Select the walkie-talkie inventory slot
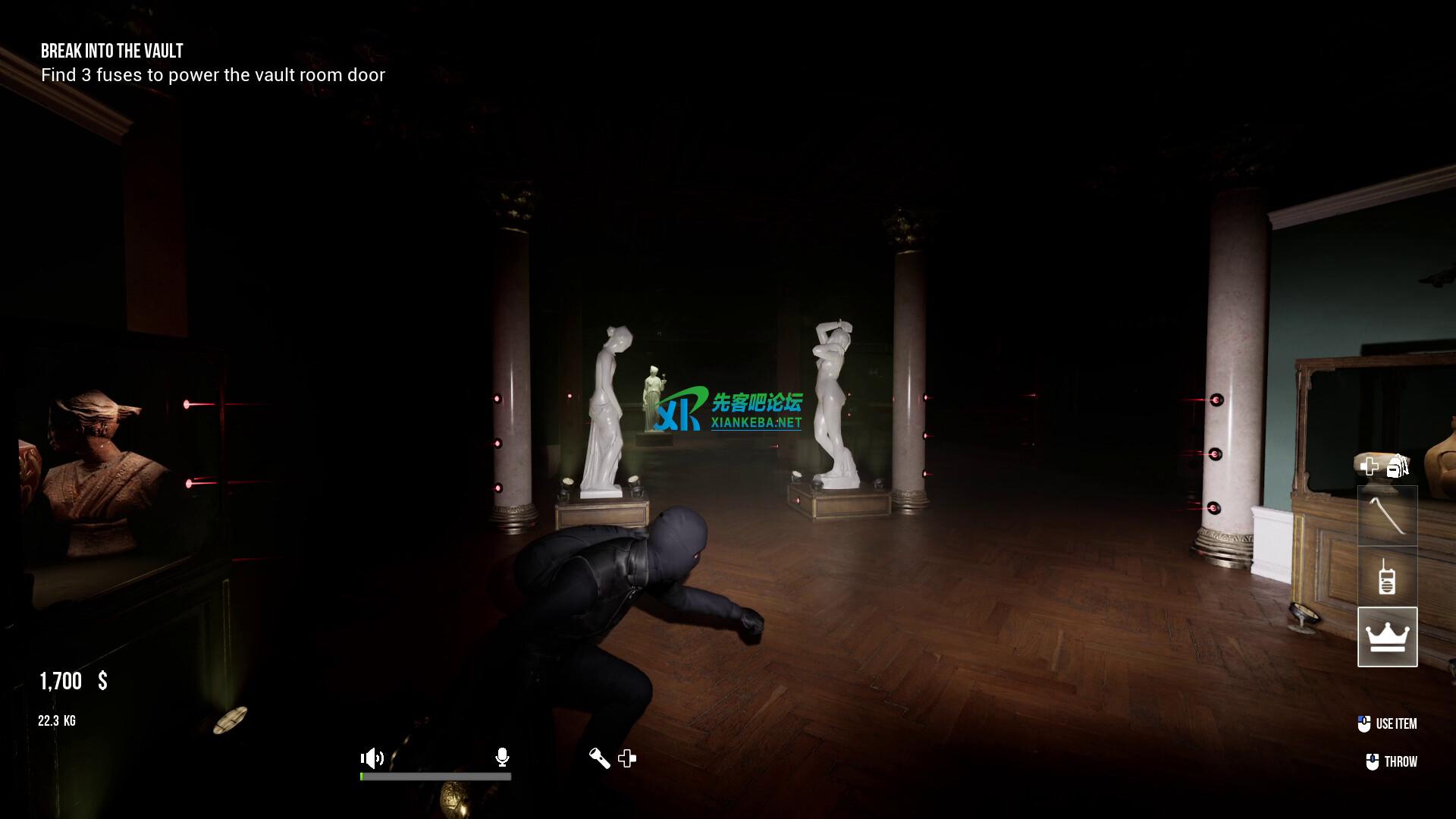Screen dimensions: 1456x819 [x=1387, y=577]
